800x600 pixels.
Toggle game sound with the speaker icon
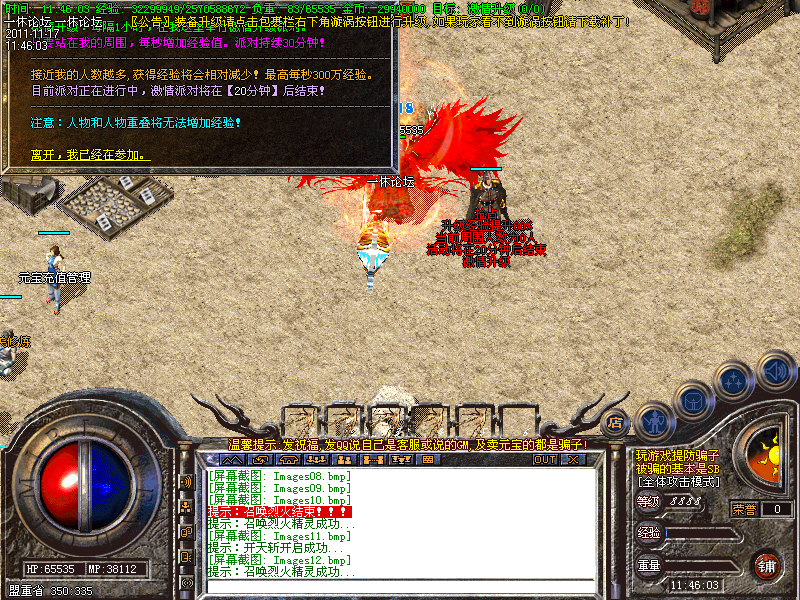[775, 371]
